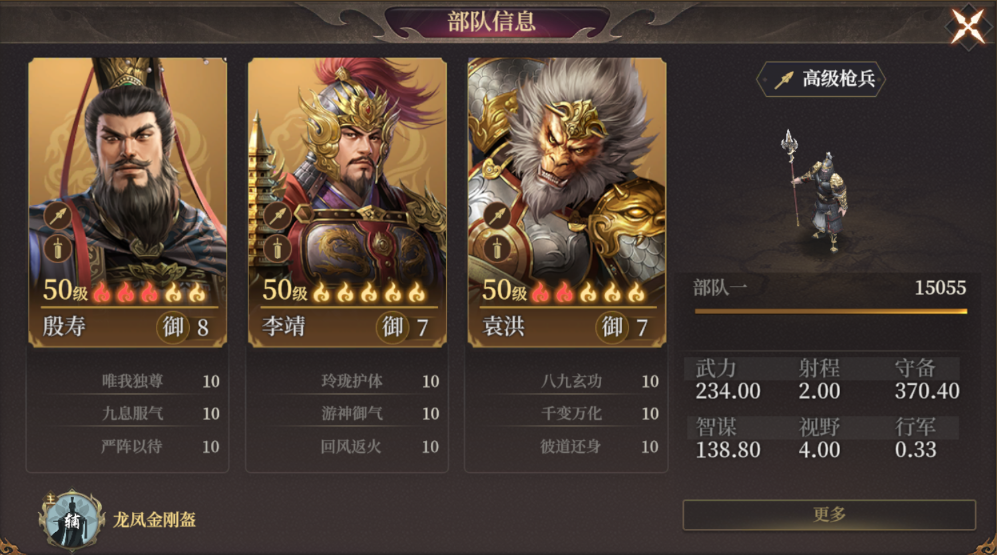This screenshot has height=555, width=997.
Task: View the 回风返火 skill
Action: click(x=352, y=446)
